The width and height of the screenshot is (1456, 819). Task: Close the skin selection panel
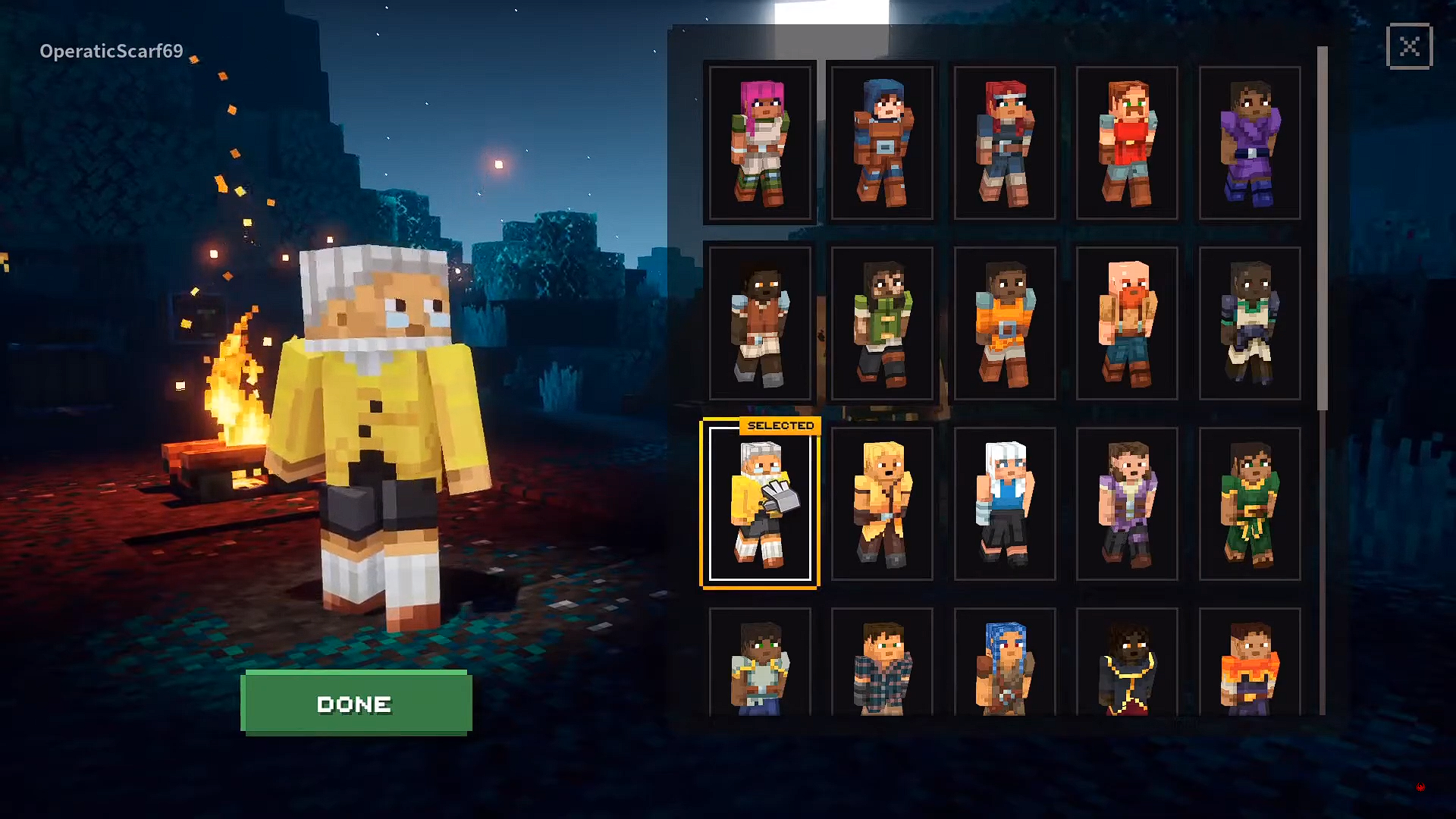click(x=1409, y=47)
